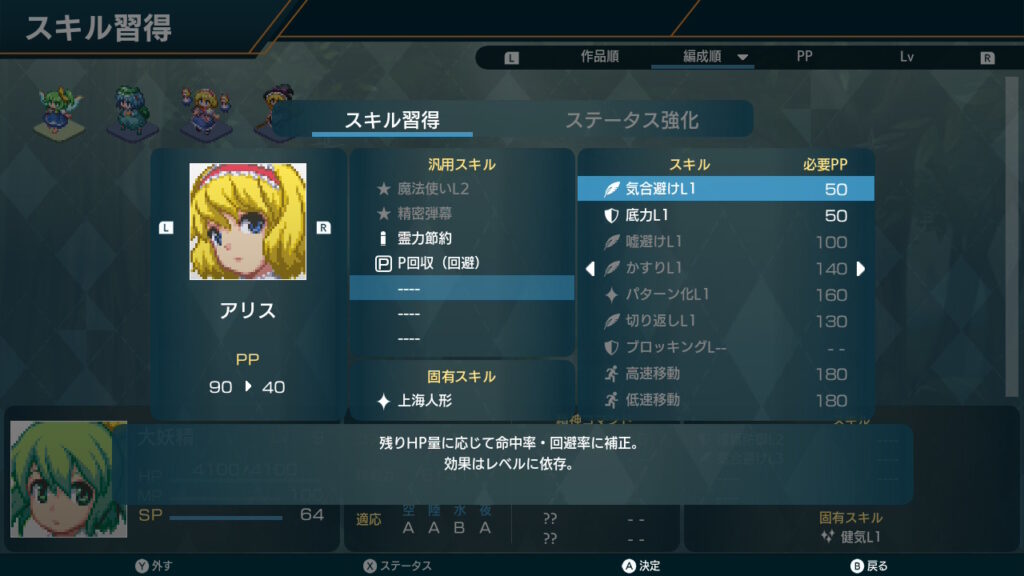This screenshot has width=1024, height=576.
Task: Choose the 底力L1 skill
Action: pyautogui.click(x=725, y=216)
